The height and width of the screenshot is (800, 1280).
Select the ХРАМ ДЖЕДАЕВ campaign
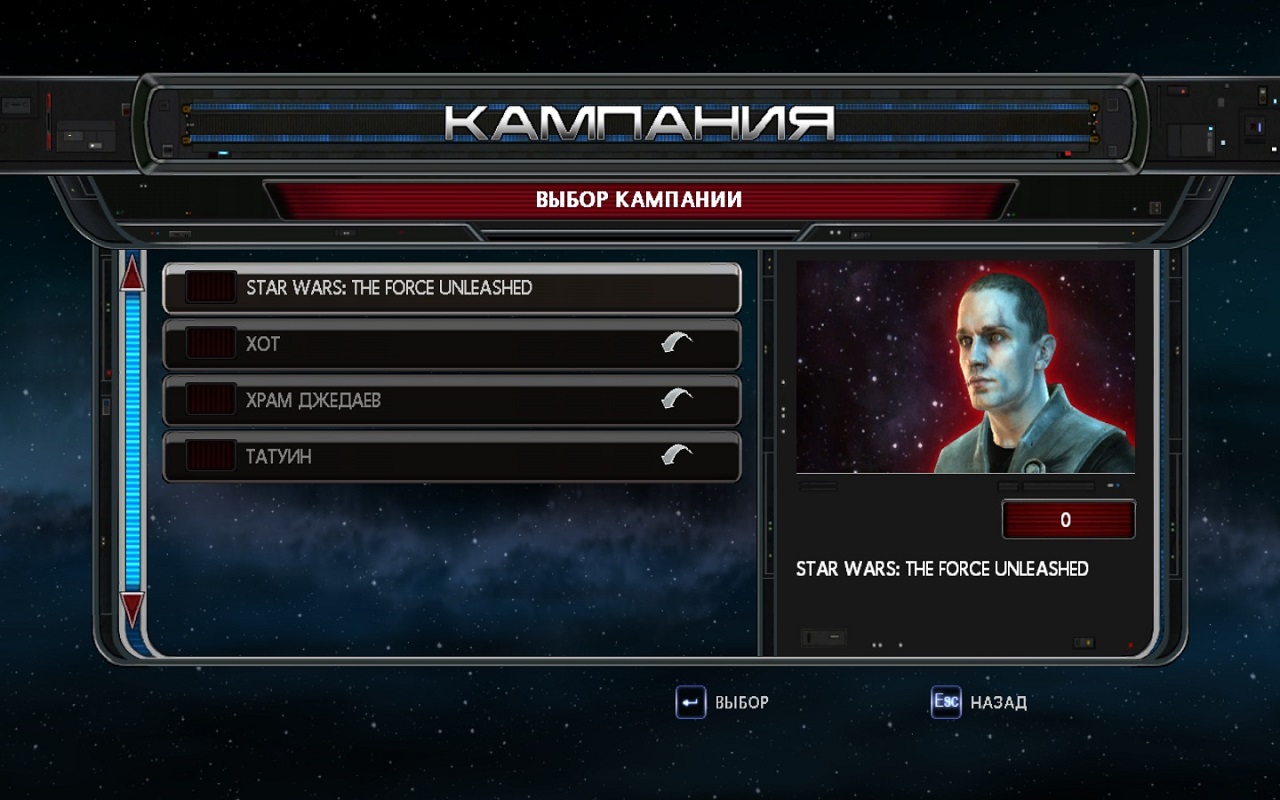coord(452,400)
